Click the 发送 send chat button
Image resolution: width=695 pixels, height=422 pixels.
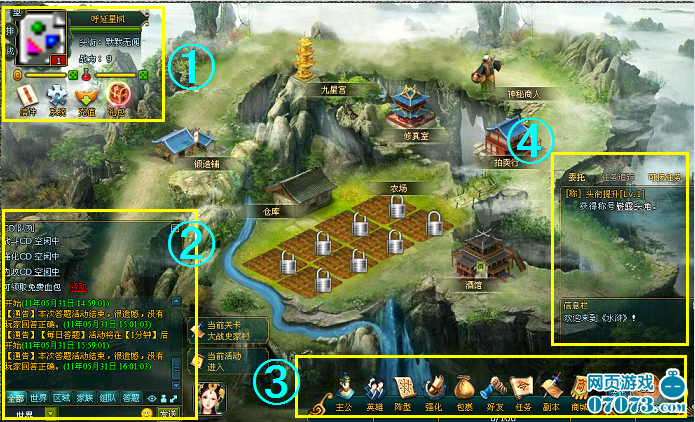point(167,414)
